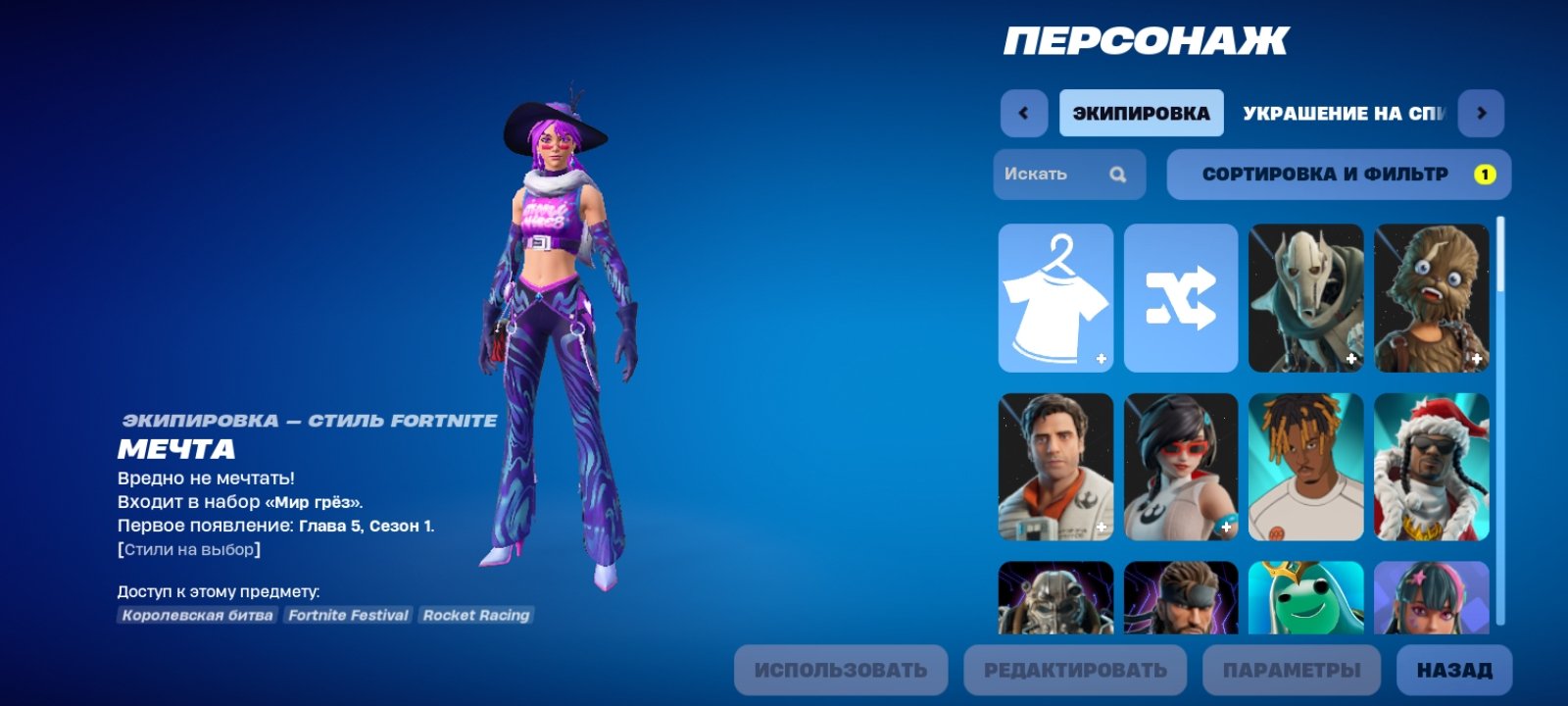Select the Juice WRLD outfit

point(1306,469)
